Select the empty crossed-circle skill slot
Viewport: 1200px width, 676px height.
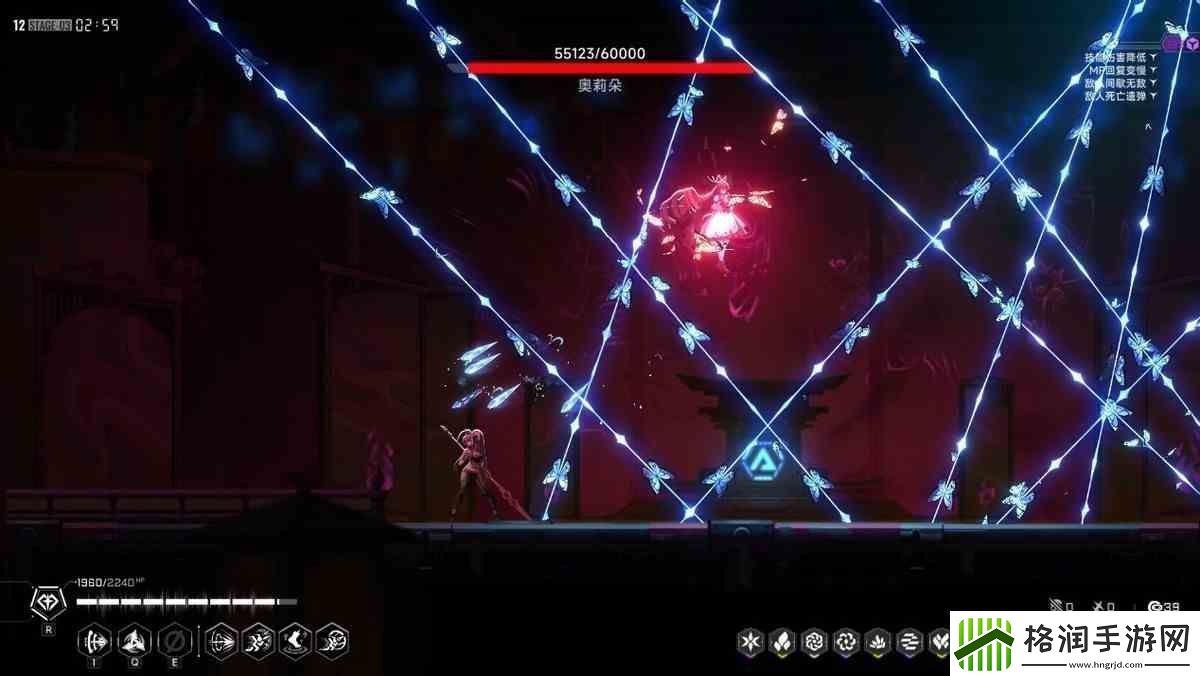pos(173,640)
